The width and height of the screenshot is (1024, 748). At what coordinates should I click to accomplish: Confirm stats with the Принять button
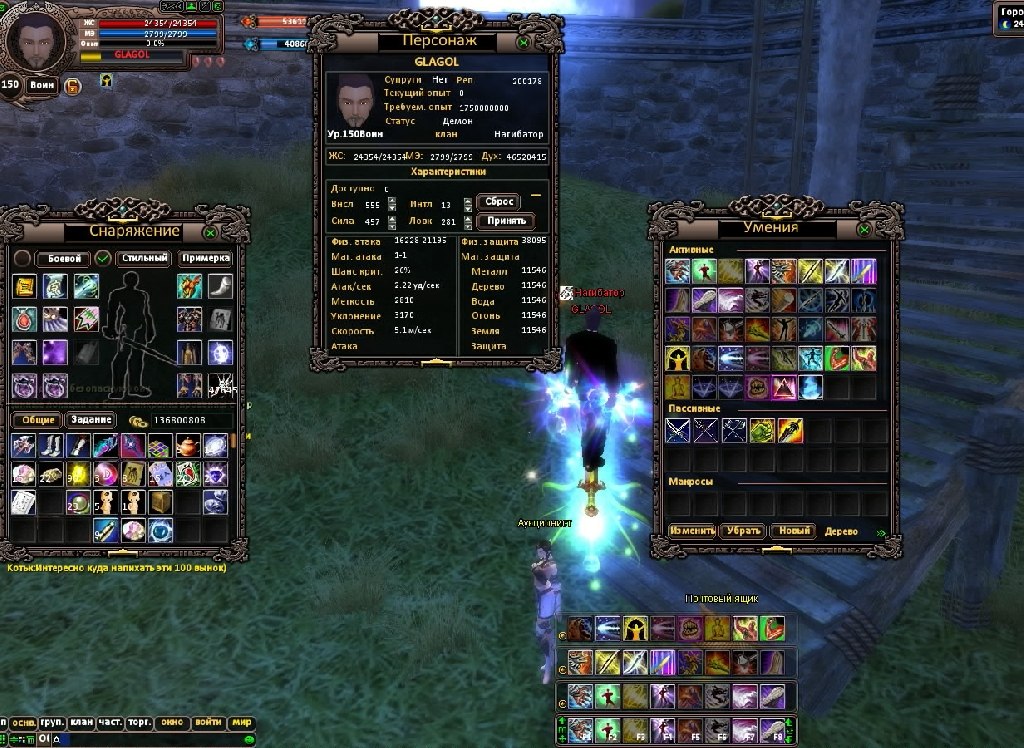point(506,221)
